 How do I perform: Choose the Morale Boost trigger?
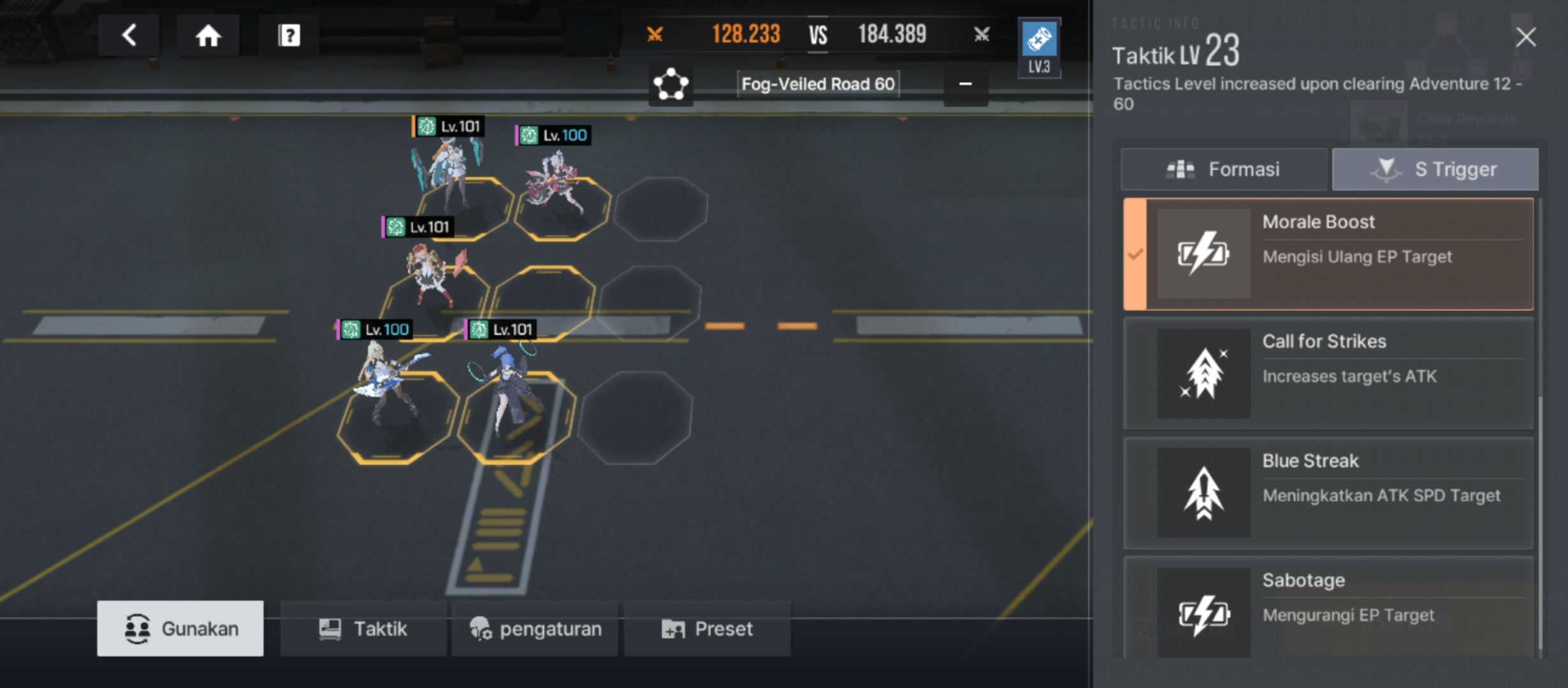pyautogui.click(x=1328, y=254)
